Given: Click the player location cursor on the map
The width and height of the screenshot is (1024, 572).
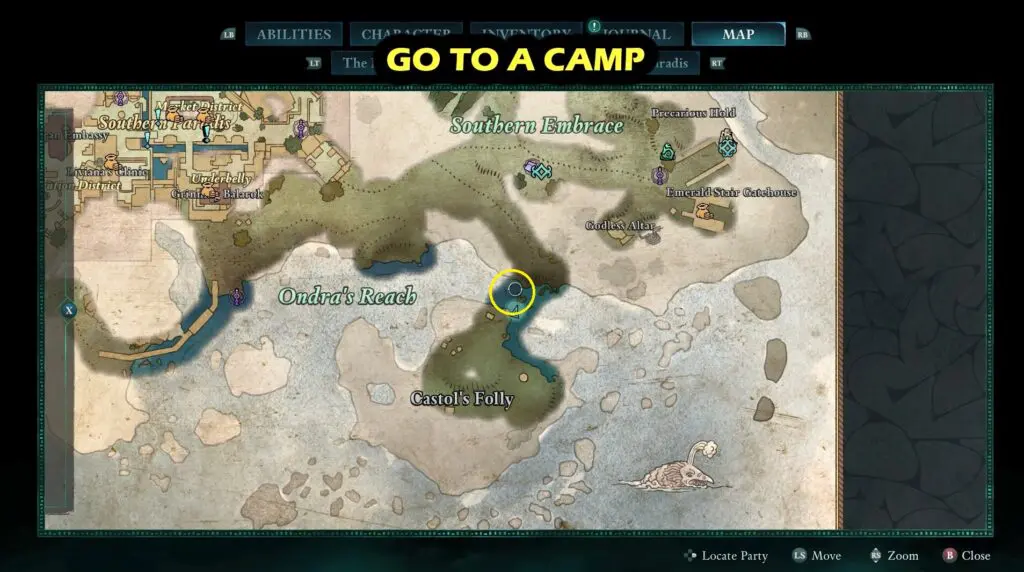Looking at the screenshot, I should click(514, 290).
